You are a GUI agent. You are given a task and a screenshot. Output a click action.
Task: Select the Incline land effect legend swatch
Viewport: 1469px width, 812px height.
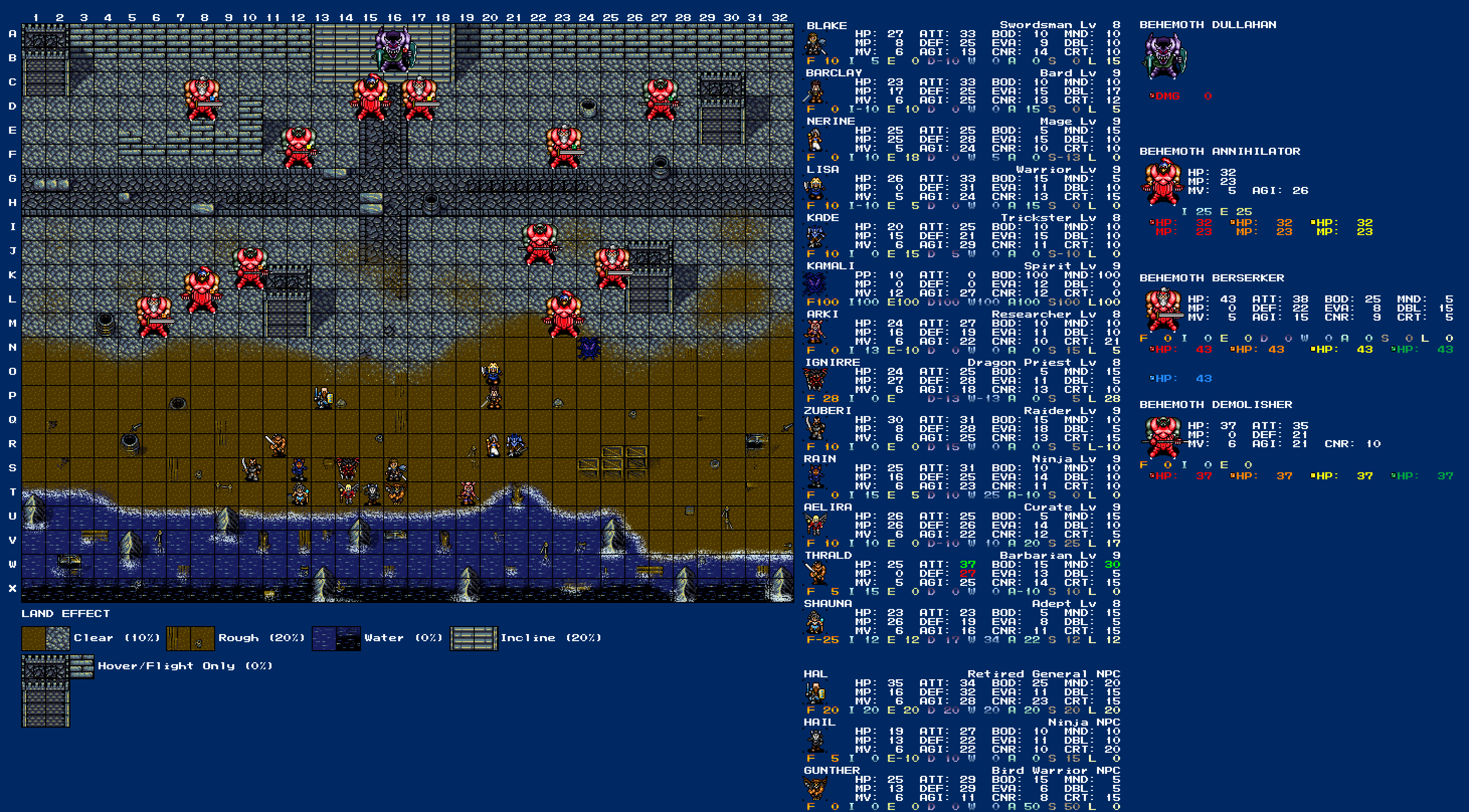[473, 638]
